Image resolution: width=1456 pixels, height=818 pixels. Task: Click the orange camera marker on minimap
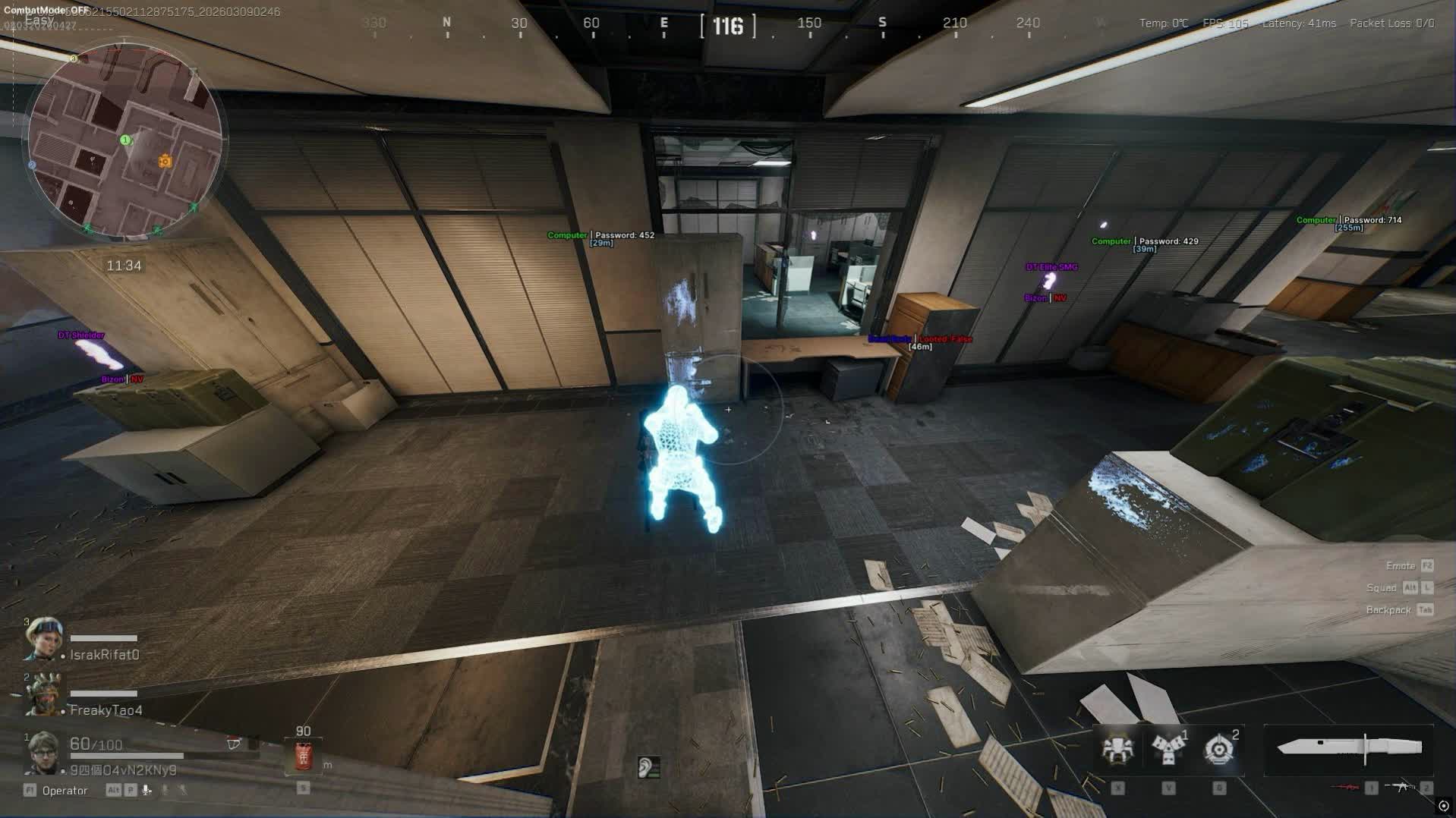[165, 161]
